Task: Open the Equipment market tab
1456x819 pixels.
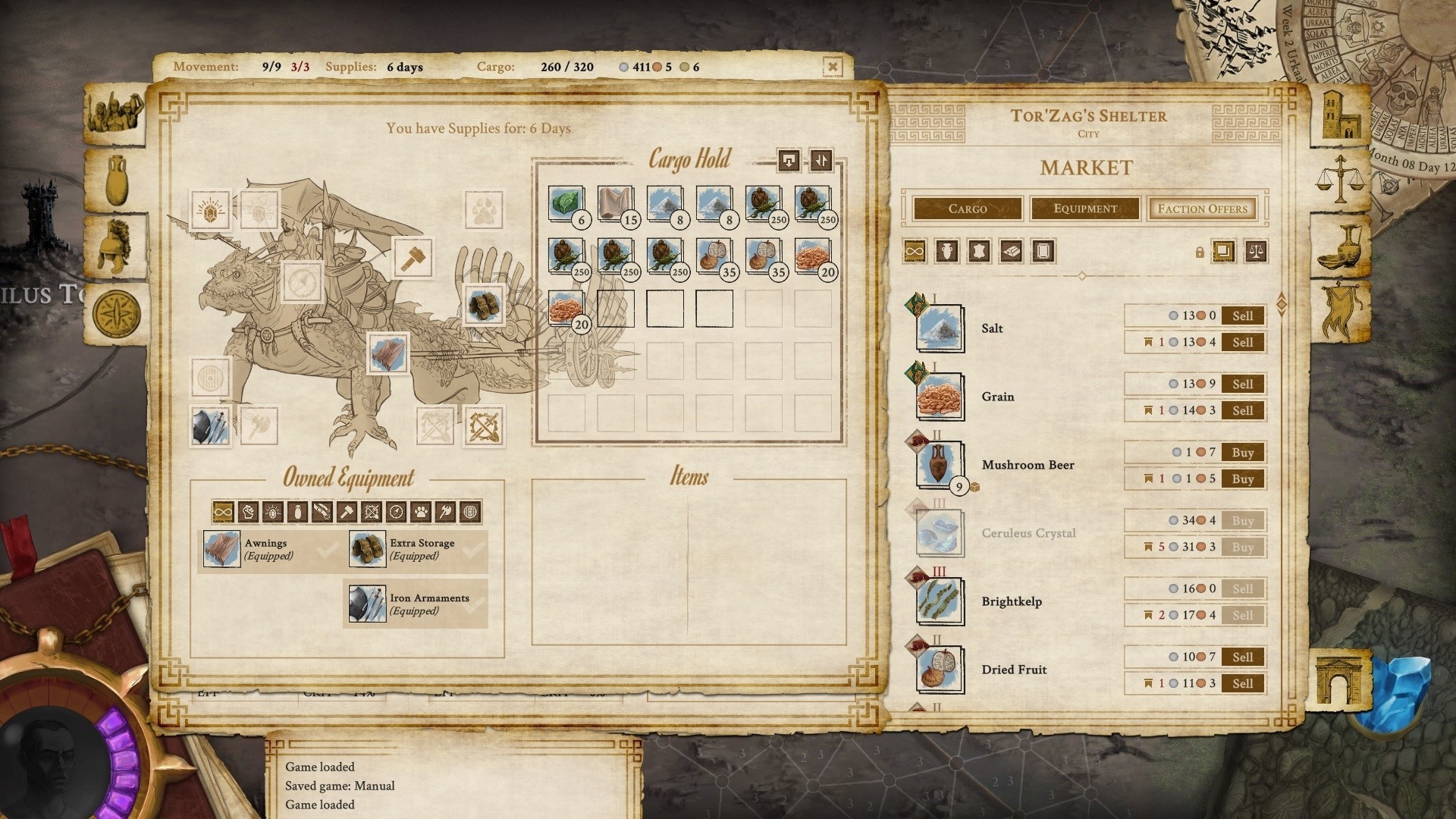Action: (1084, 209)
